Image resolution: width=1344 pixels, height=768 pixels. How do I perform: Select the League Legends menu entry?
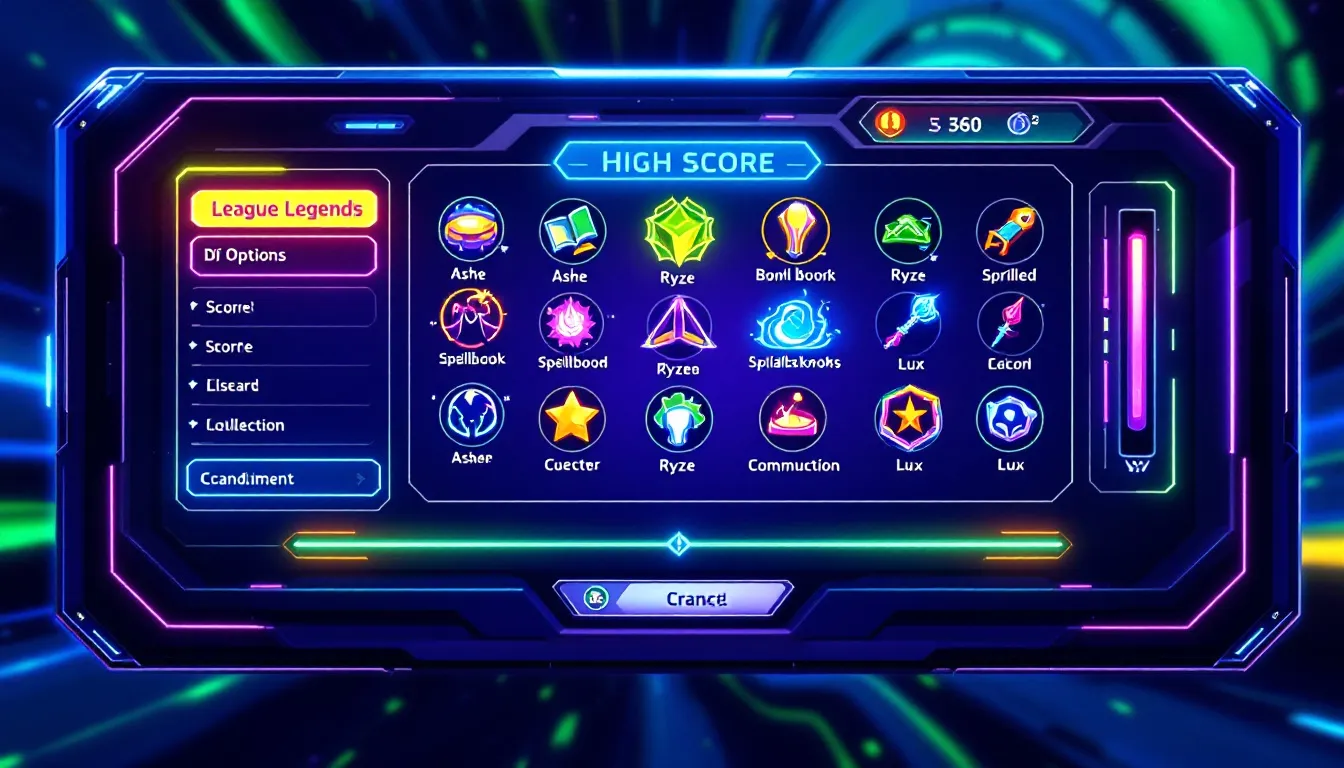point(284,209)
